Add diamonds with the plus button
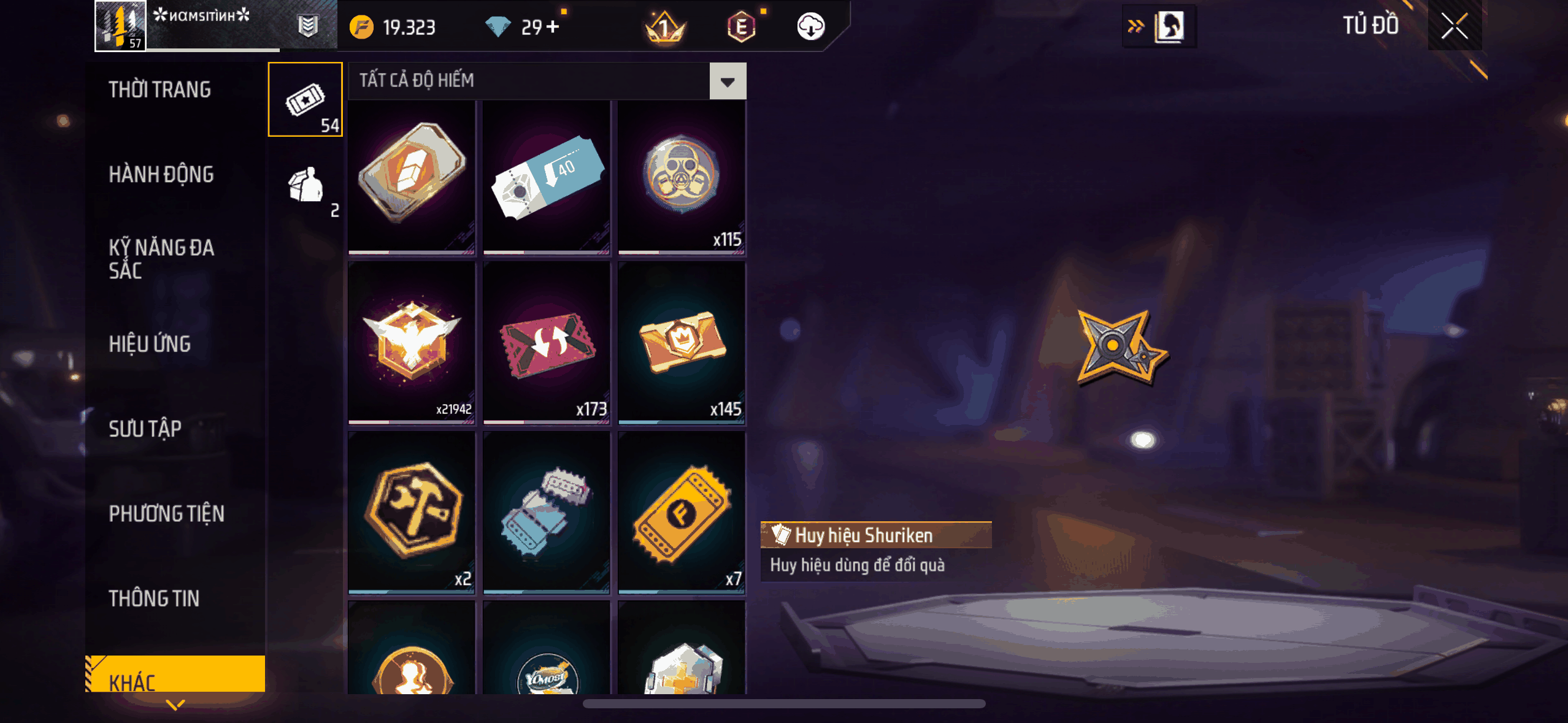Image resolution: width=1568 pixels, height=723 pixels. coord(553,27)
